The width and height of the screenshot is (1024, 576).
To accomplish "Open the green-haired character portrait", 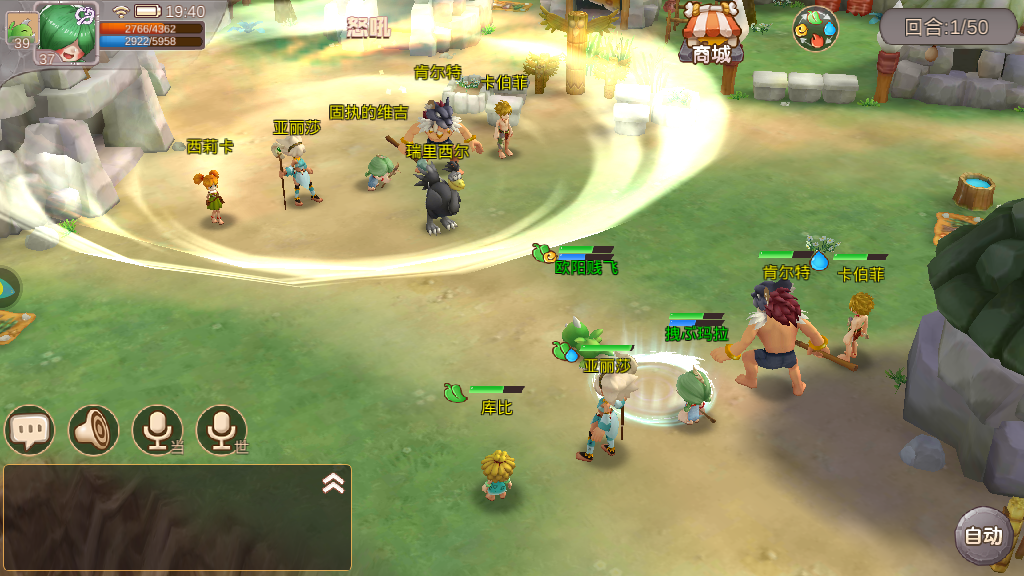I will click(x=68, y=32).
